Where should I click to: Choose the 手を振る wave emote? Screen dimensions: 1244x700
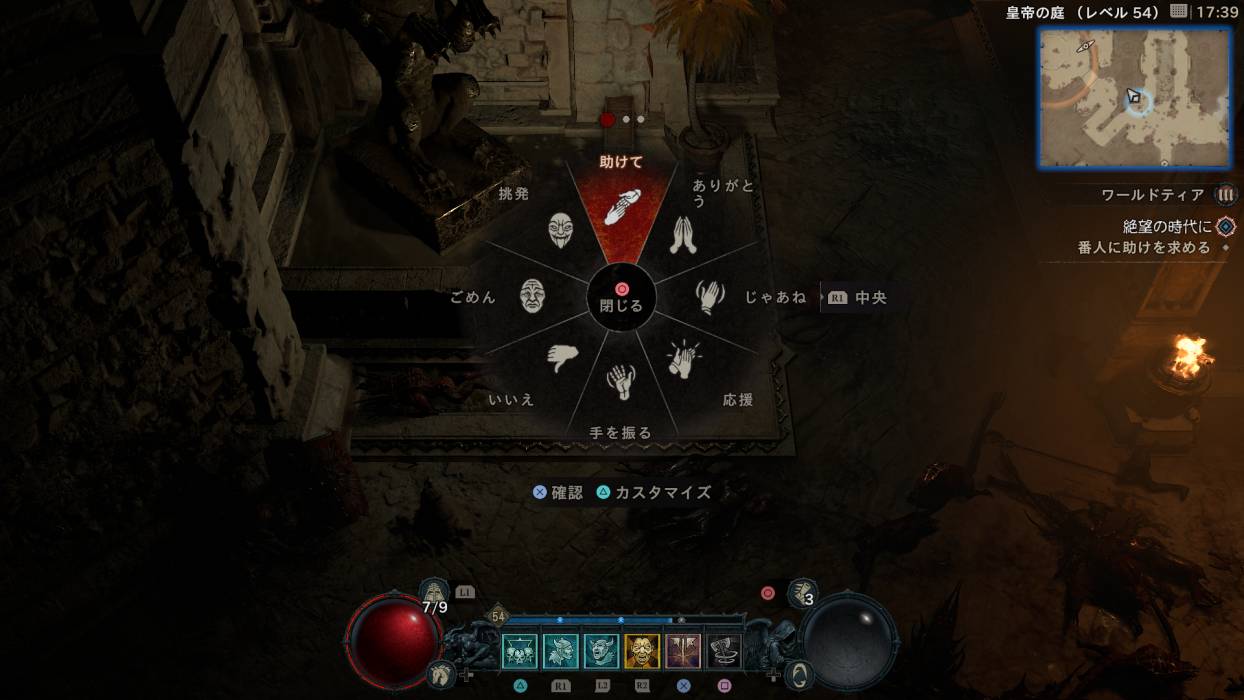click(x=621, y=382)
